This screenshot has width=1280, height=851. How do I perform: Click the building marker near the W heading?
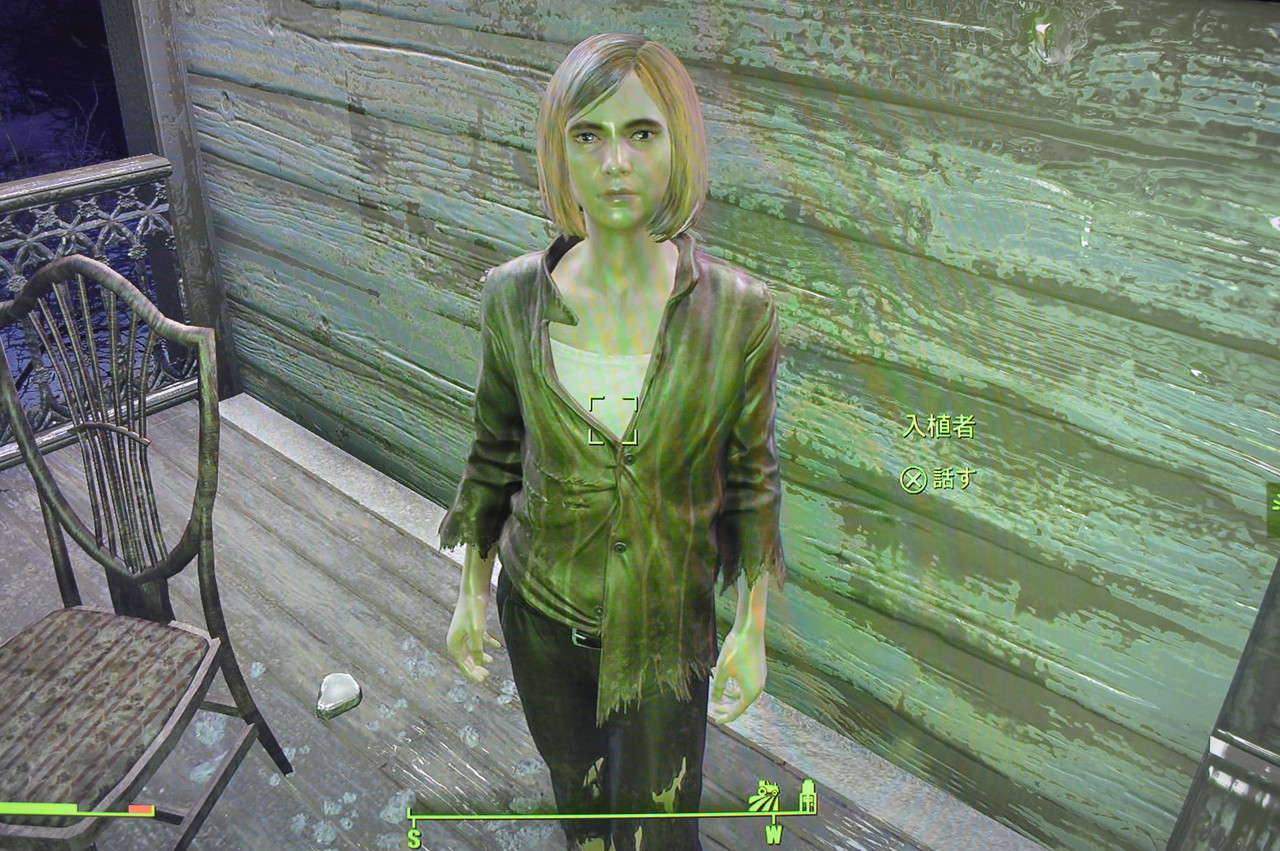point(806,796)
